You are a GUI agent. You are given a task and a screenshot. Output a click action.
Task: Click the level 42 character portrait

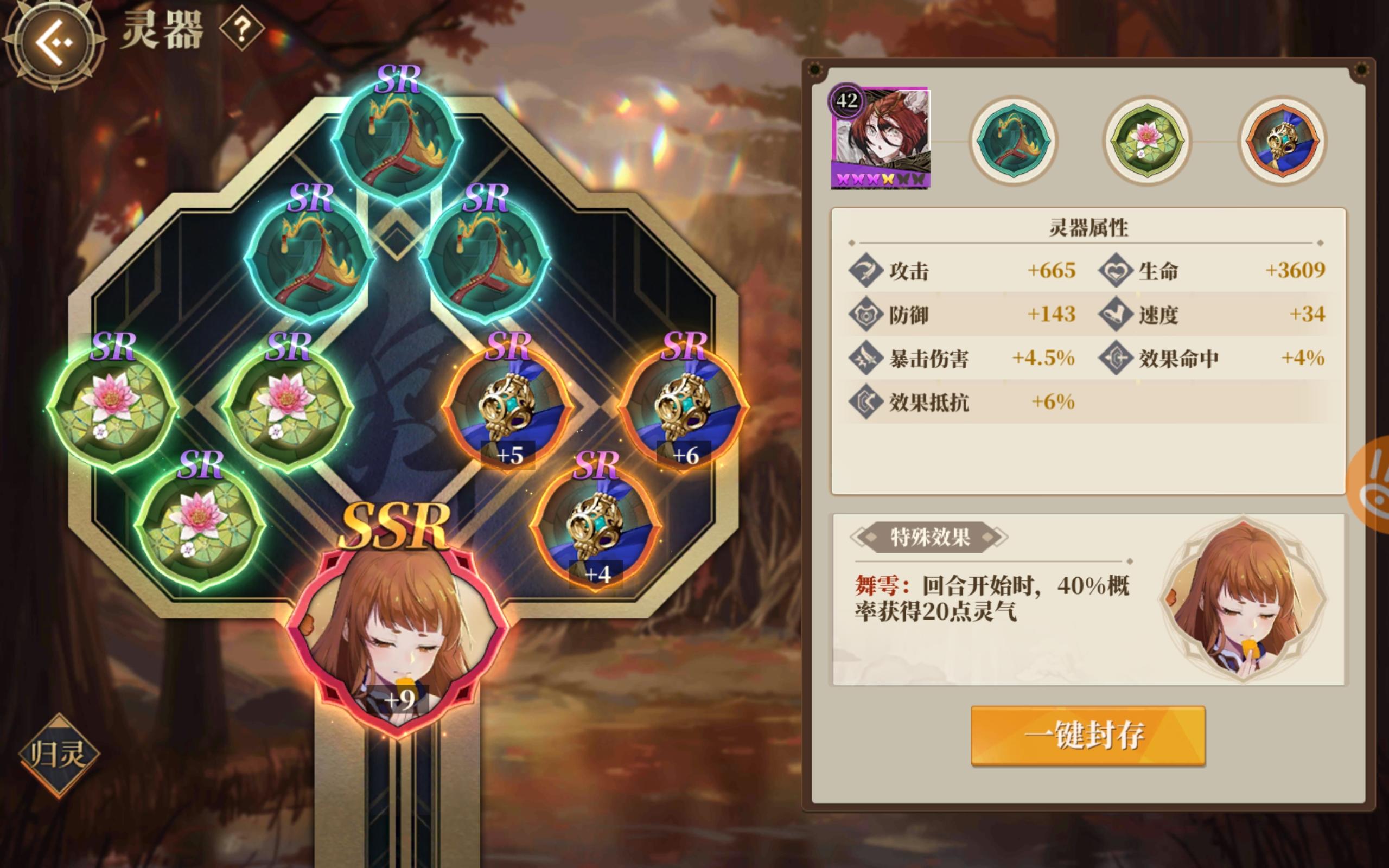884,138
